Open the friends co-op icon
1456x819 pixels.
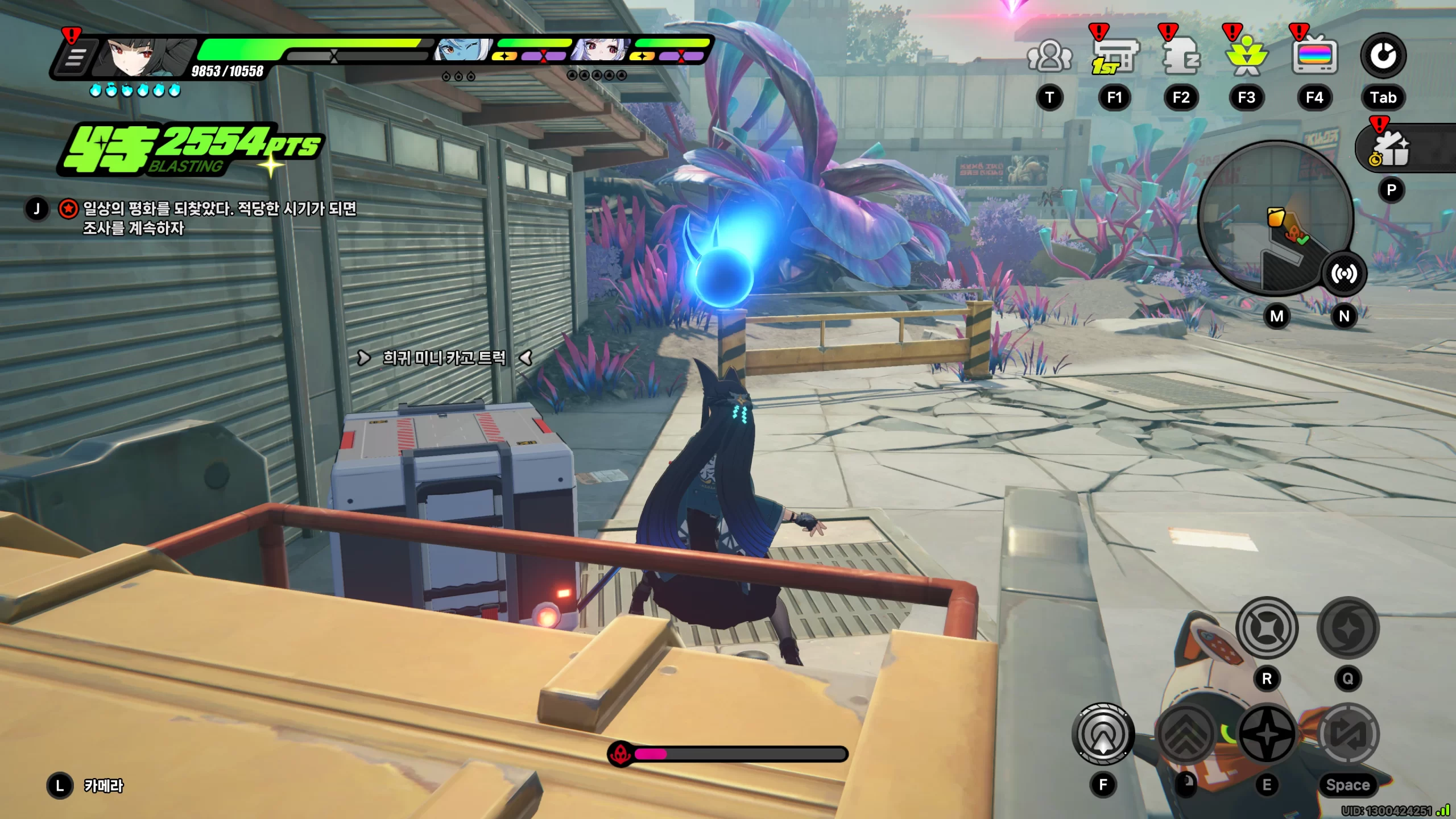click(x=1049, y=57)
